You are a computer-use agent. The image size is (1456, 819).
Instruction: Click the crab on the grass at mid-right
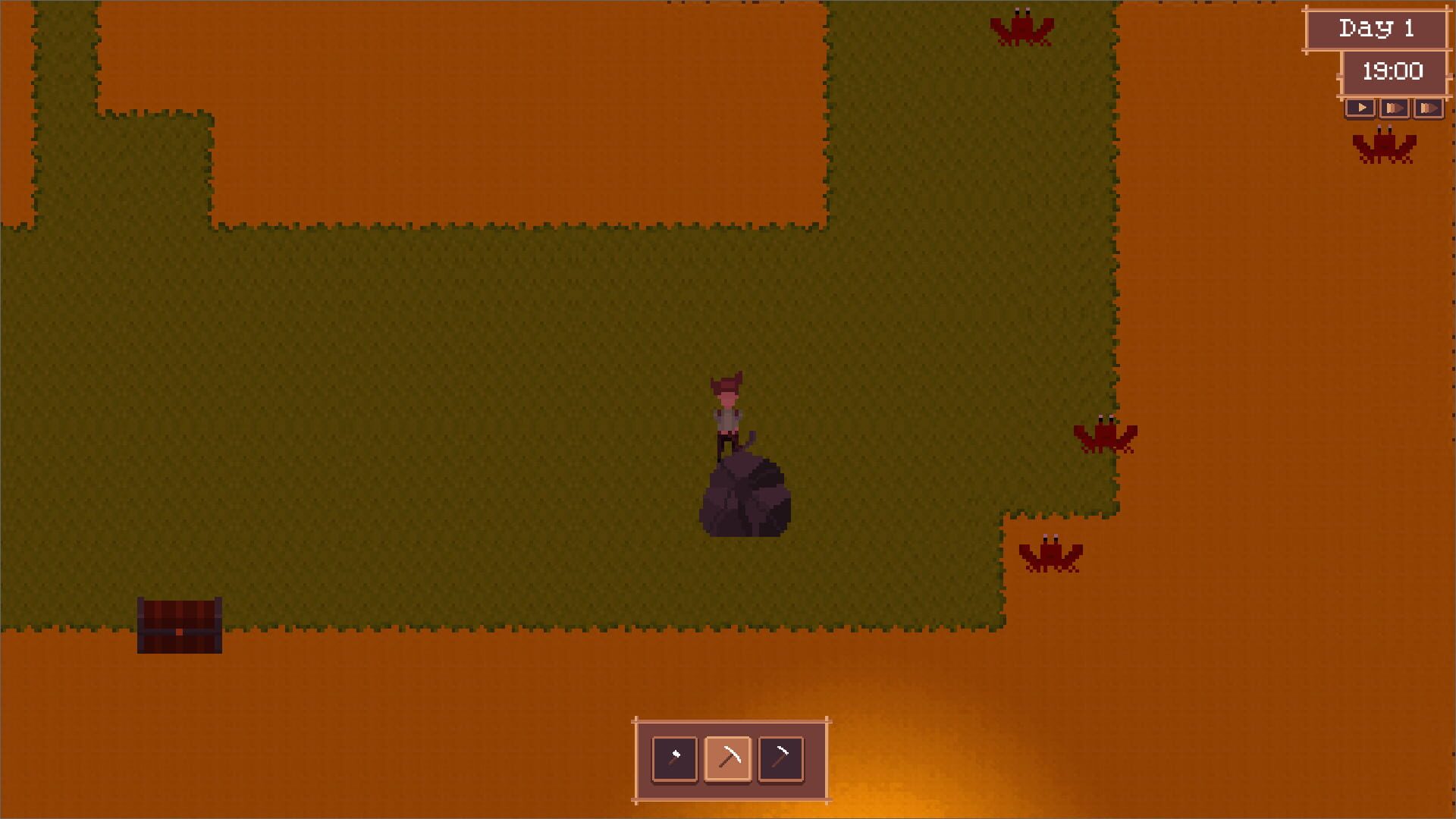(1104, 436)
